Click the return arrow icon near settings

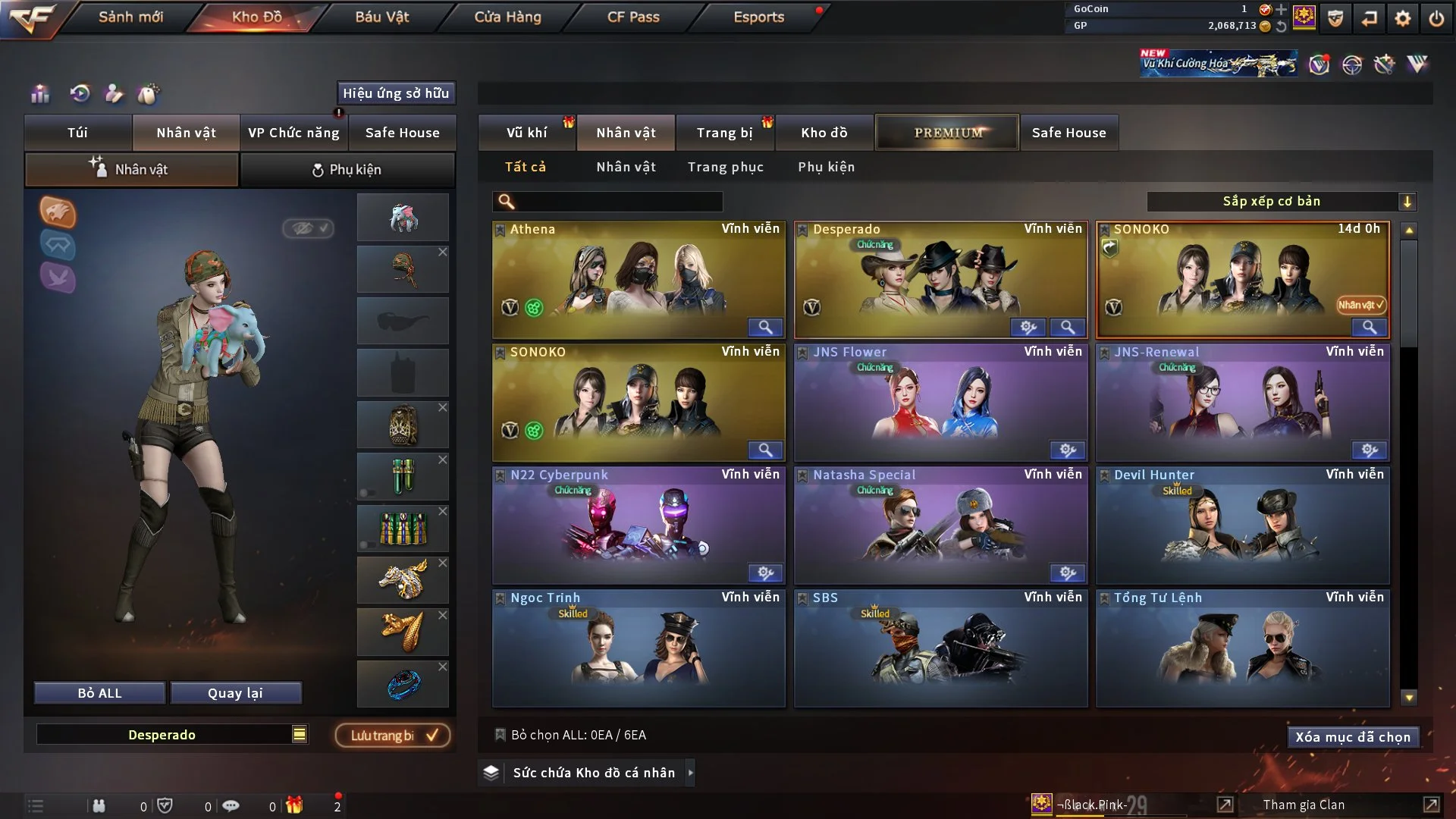coord(1369,17)
